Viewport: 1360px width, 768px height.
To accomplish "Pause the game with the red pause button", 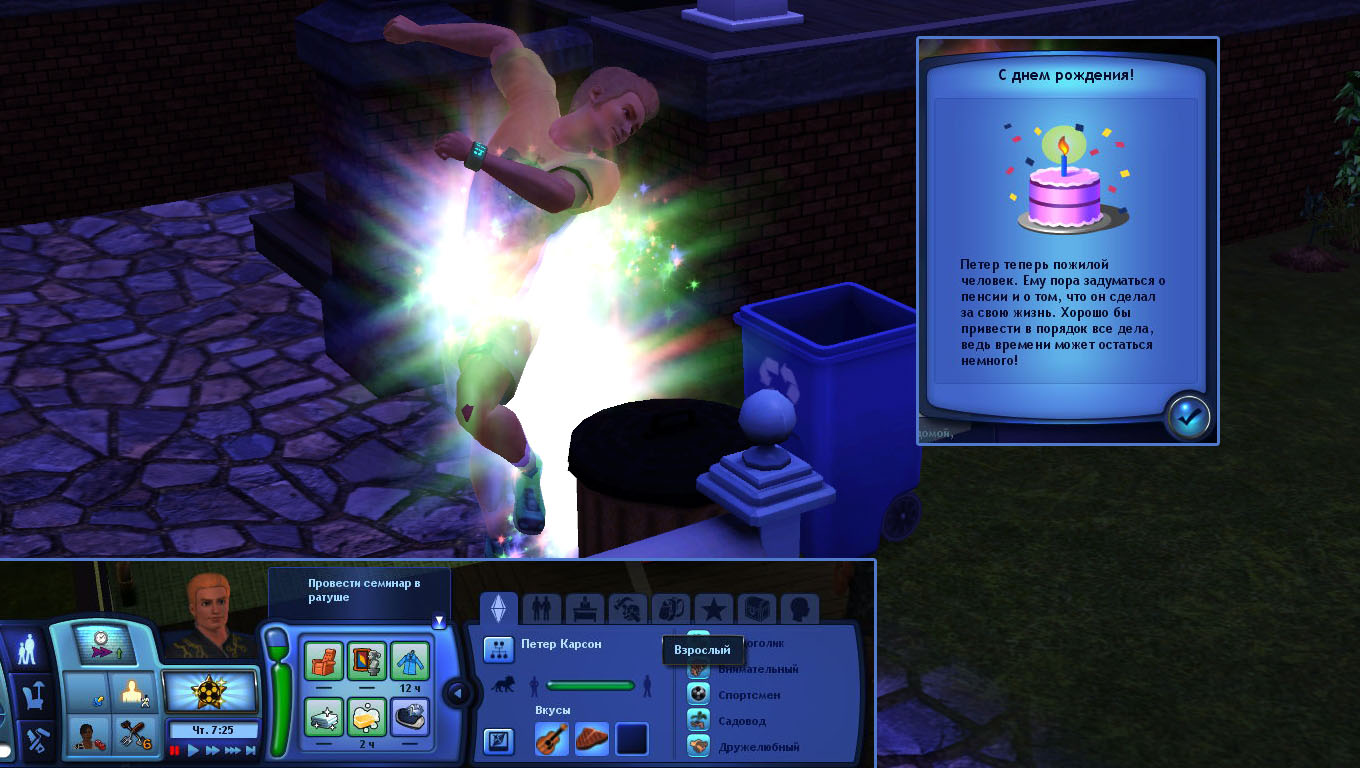I will tap(176, 750).
